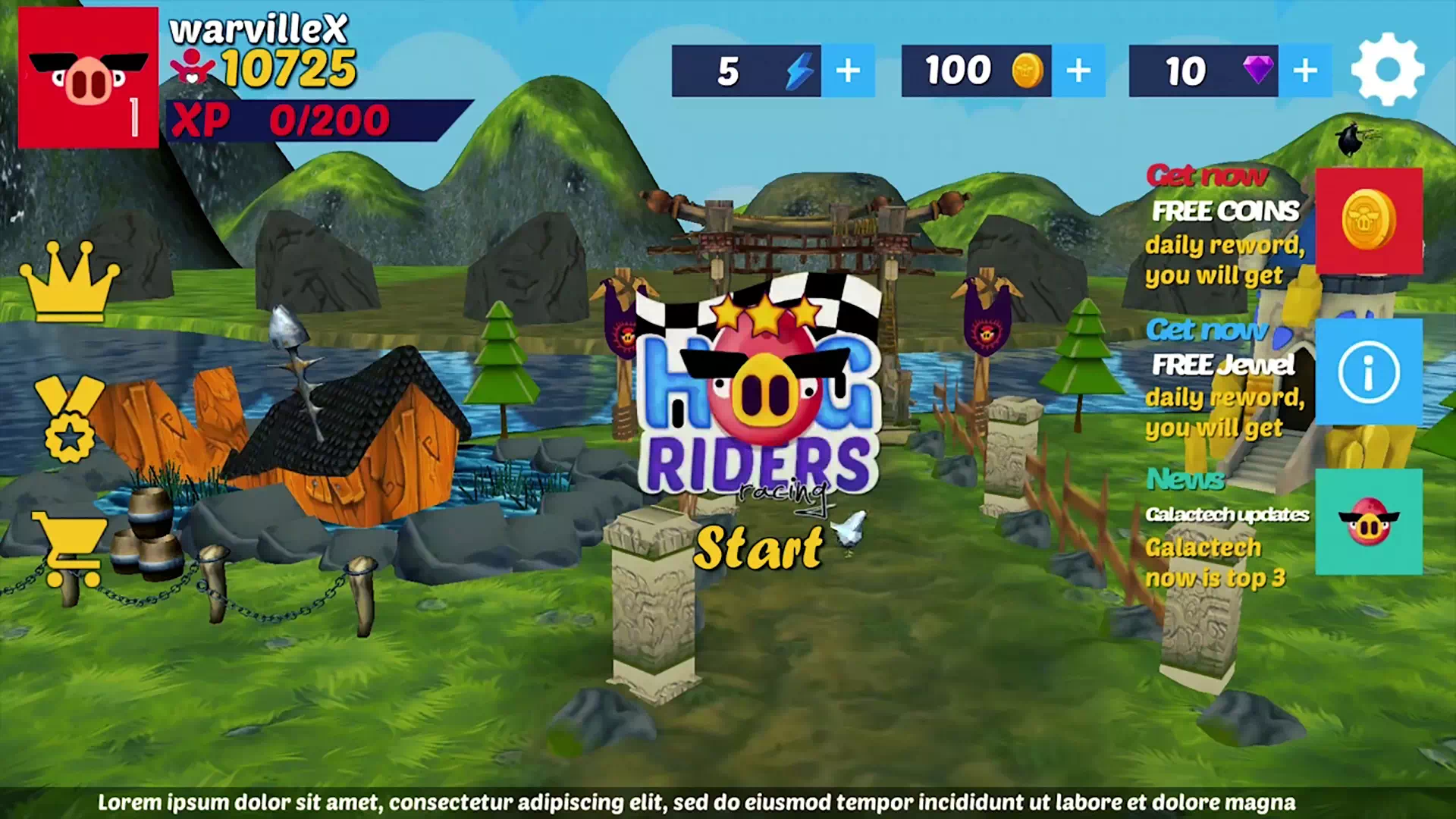
Task: Click the red hog player avatar
Action: pos(88,77)
